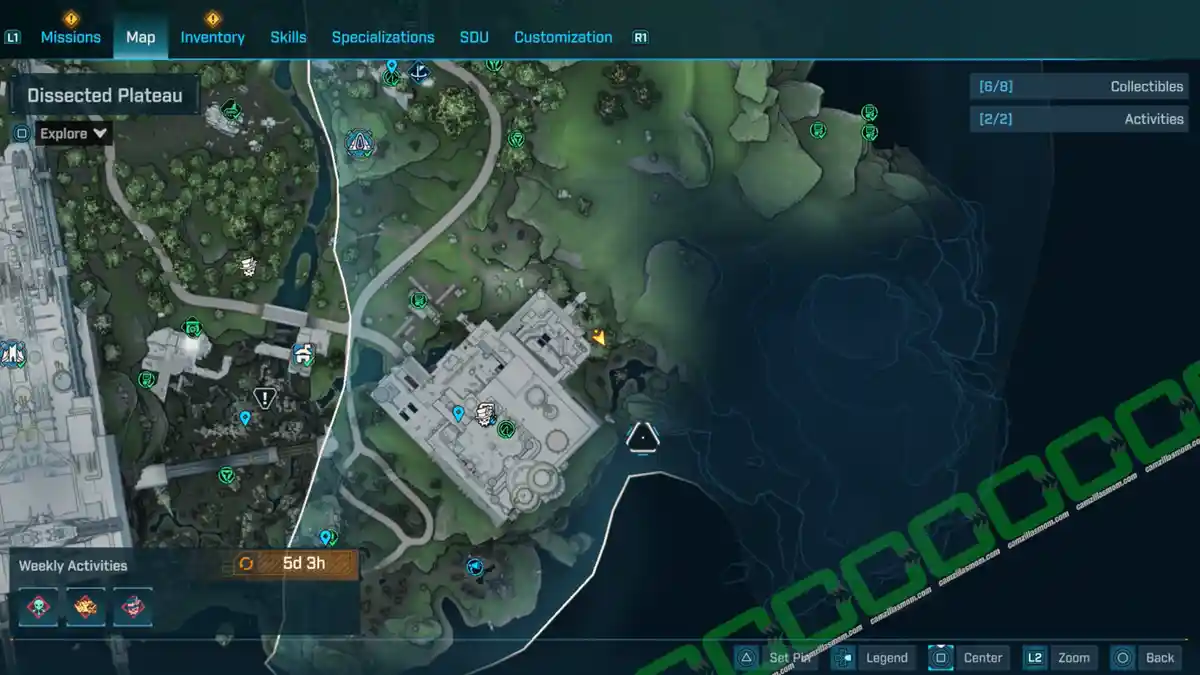Select the Map tab
The height and width of the screenshot is (675, 1200).
click(x=140, y=37)
